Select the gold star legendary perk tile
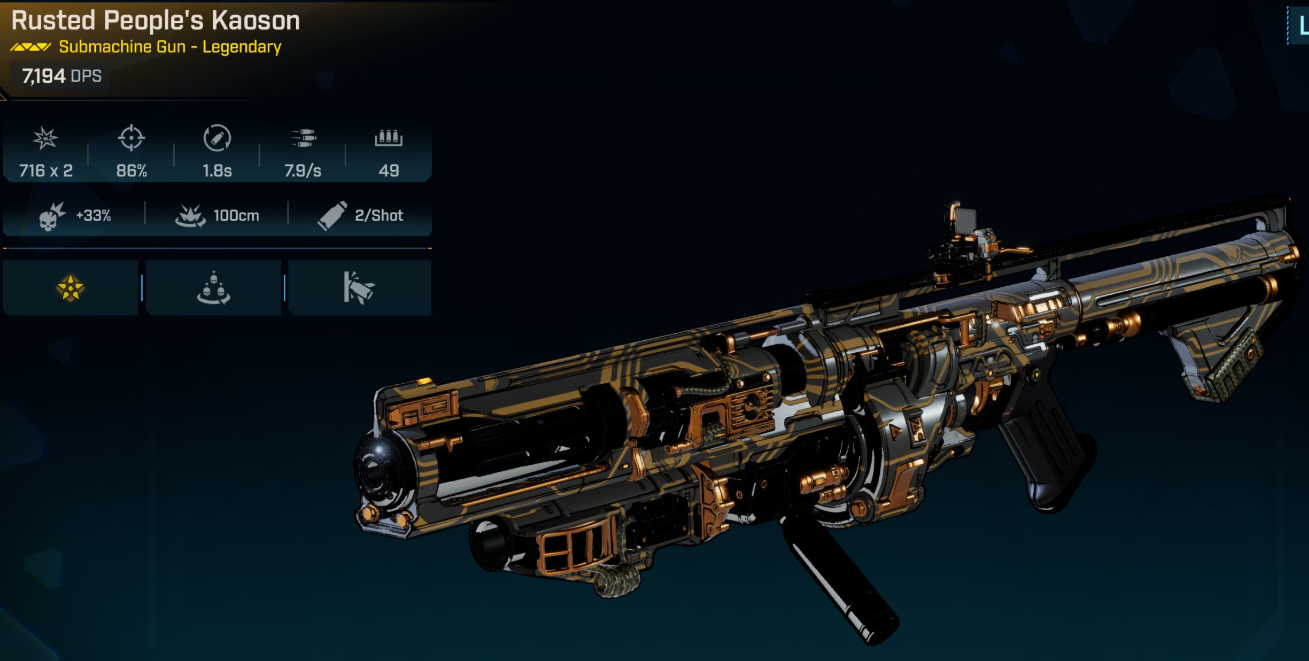The height and width of the screenshot is (661, 1309). point(71,289)
